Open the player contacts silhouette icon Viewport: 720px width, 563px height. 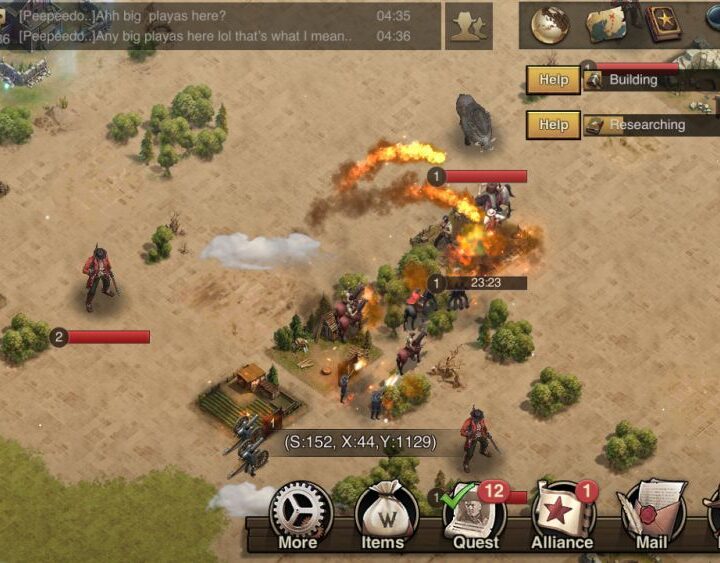click(x=468, y=26)
